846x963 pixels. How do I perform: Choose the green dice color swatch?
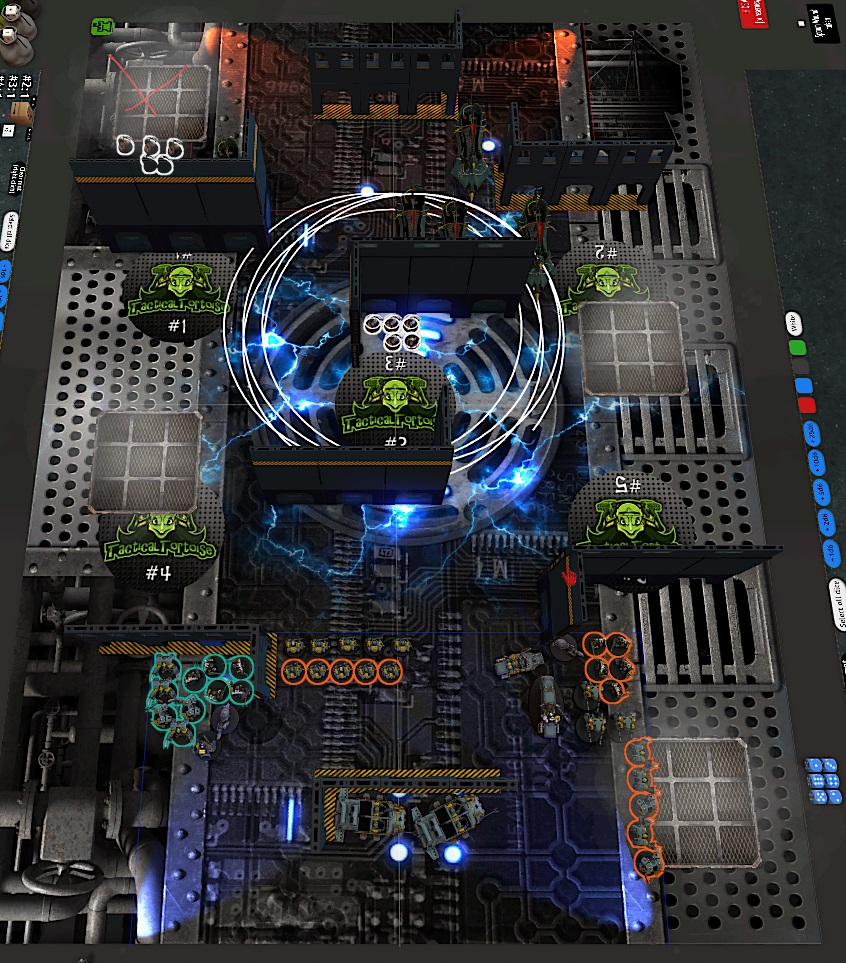tap(797, 348)
